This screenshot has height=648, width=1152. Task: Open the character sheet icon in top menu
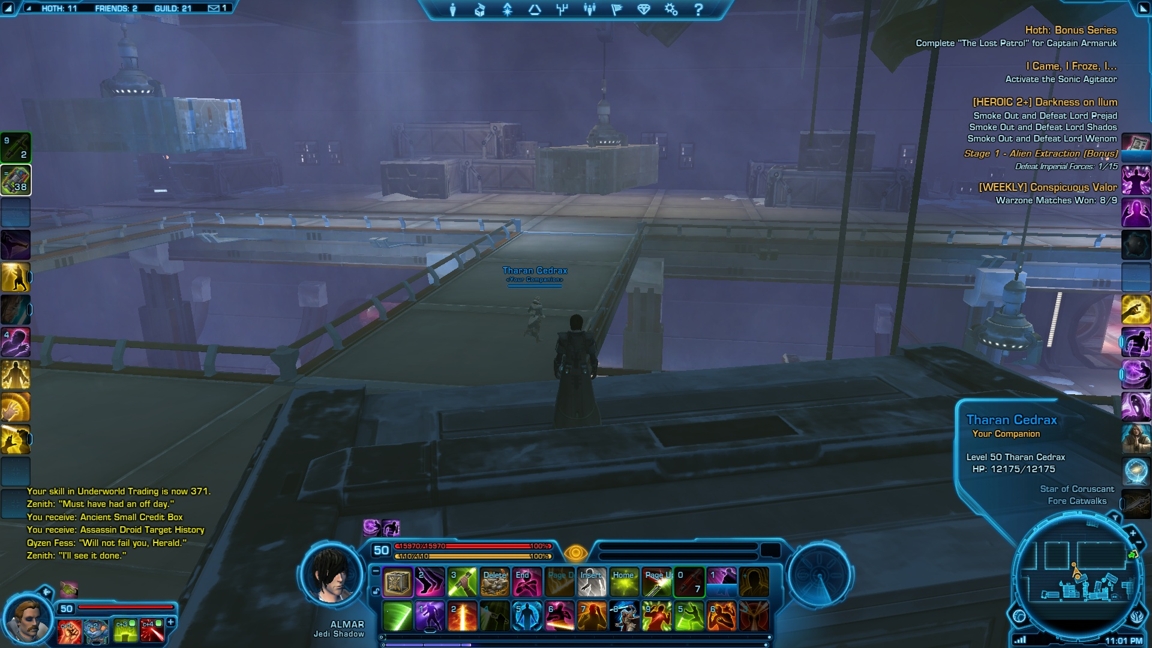(x=453, y=10)
